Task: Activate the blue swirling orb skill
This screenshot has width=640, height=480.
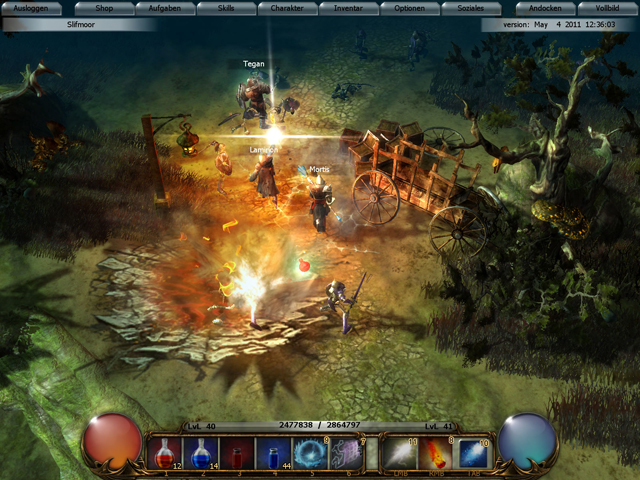Action: coord(310,453)
